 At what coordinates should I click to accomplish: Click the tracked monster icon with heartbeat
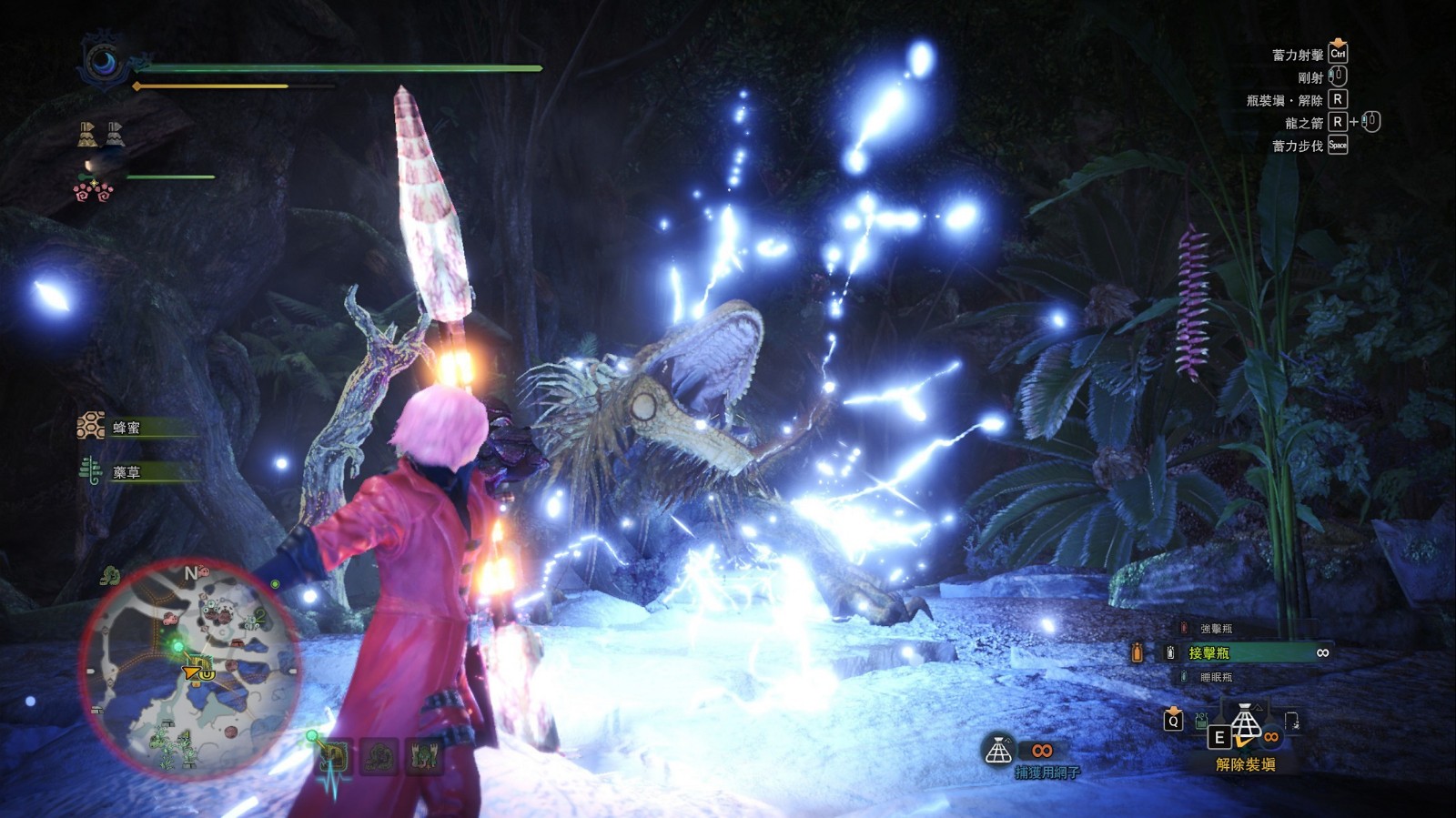tap(335, 757)
